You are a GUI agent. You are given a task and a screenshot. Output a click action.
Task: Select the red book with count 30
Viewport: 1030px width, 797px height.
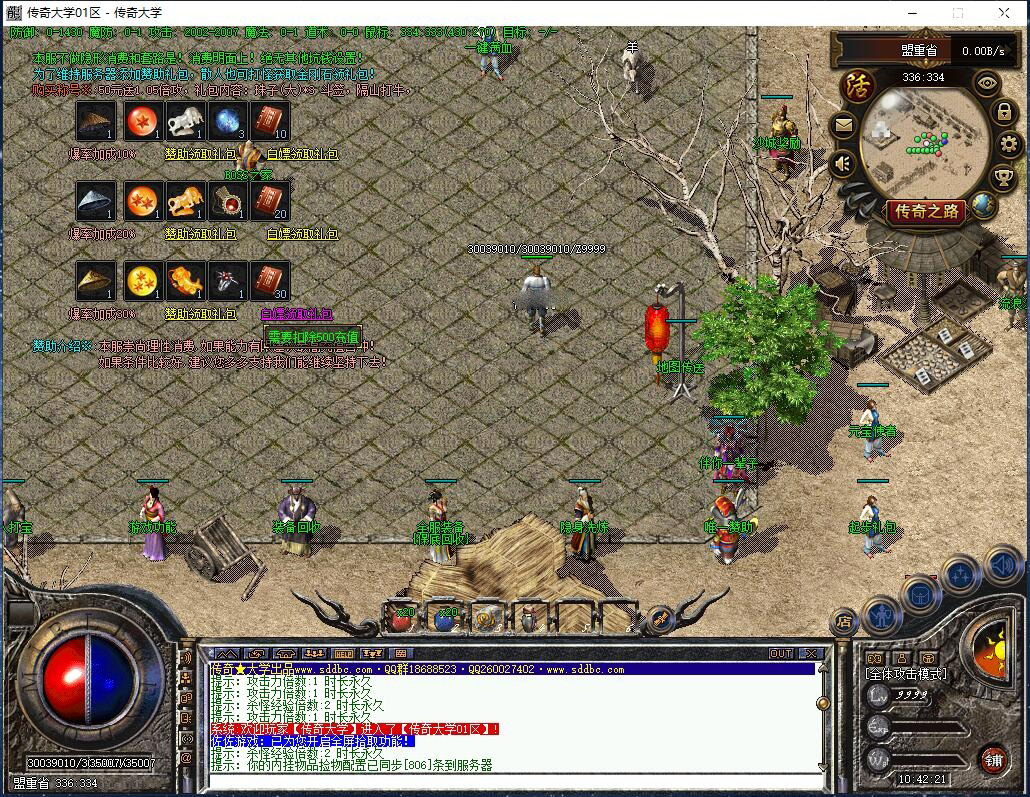click(270, 281)
